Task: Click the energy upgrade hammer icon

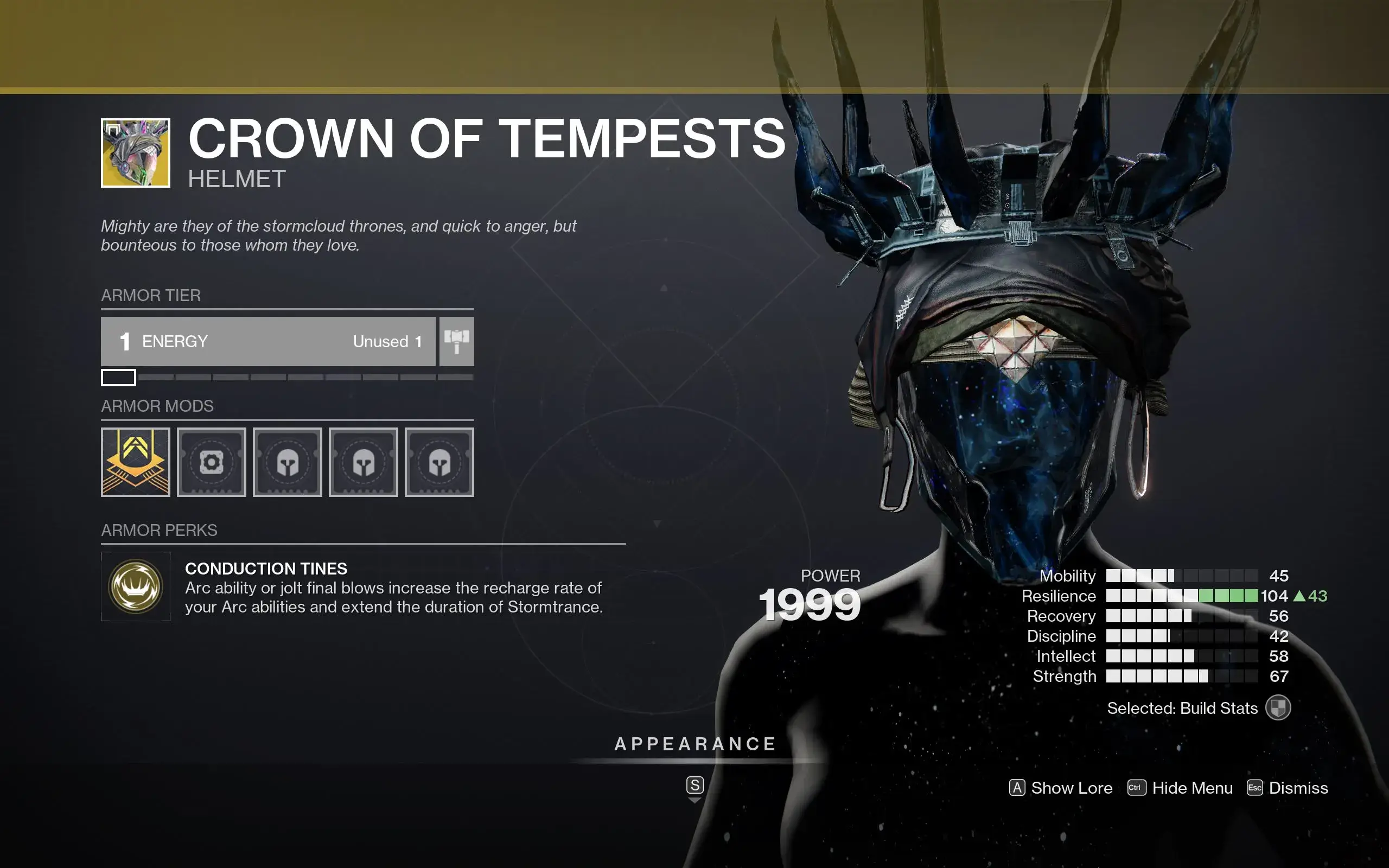Action: click(x=457, y=342)
